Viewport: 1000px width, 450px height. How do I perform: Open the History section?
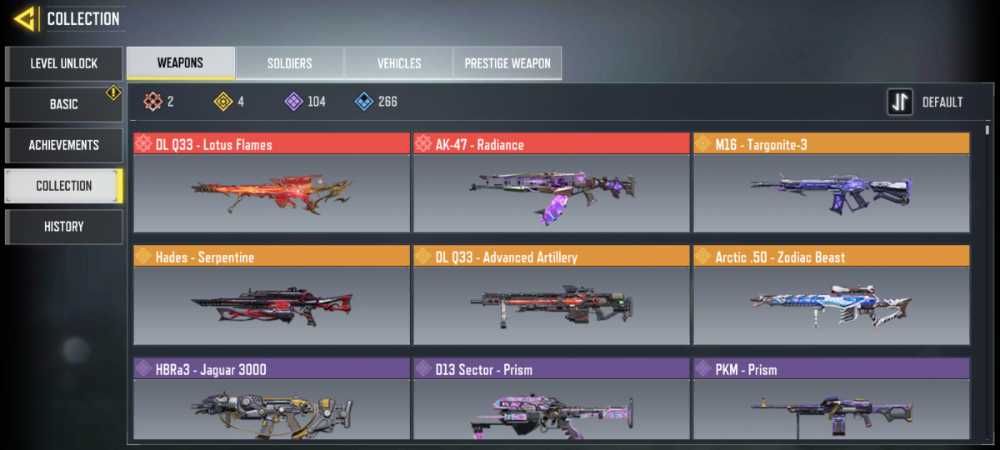[63, 227]
